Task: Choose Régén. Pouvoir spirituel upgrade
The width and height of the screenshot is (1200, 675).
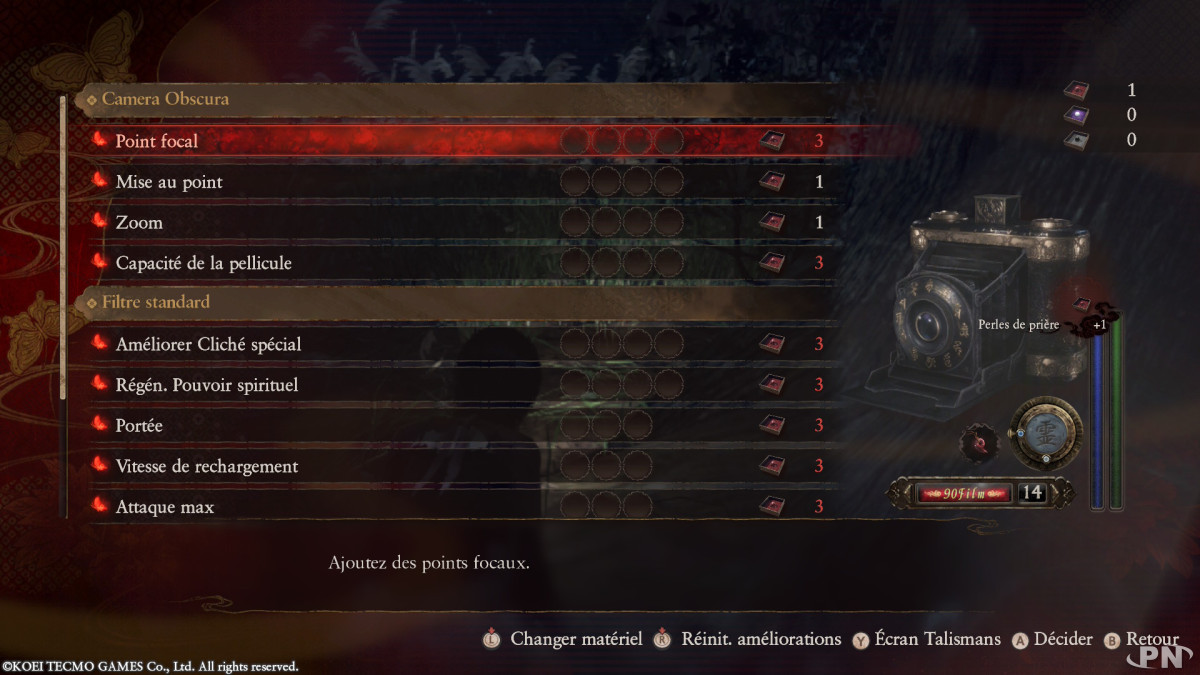Action: pyautogui.click(x=207, y=385)
